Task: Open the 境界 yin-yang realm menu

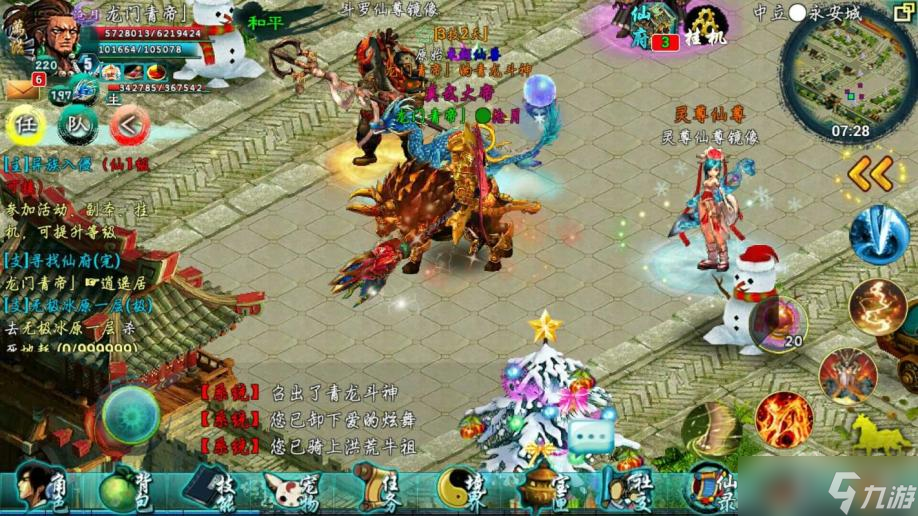Action: tap(460, 488)
